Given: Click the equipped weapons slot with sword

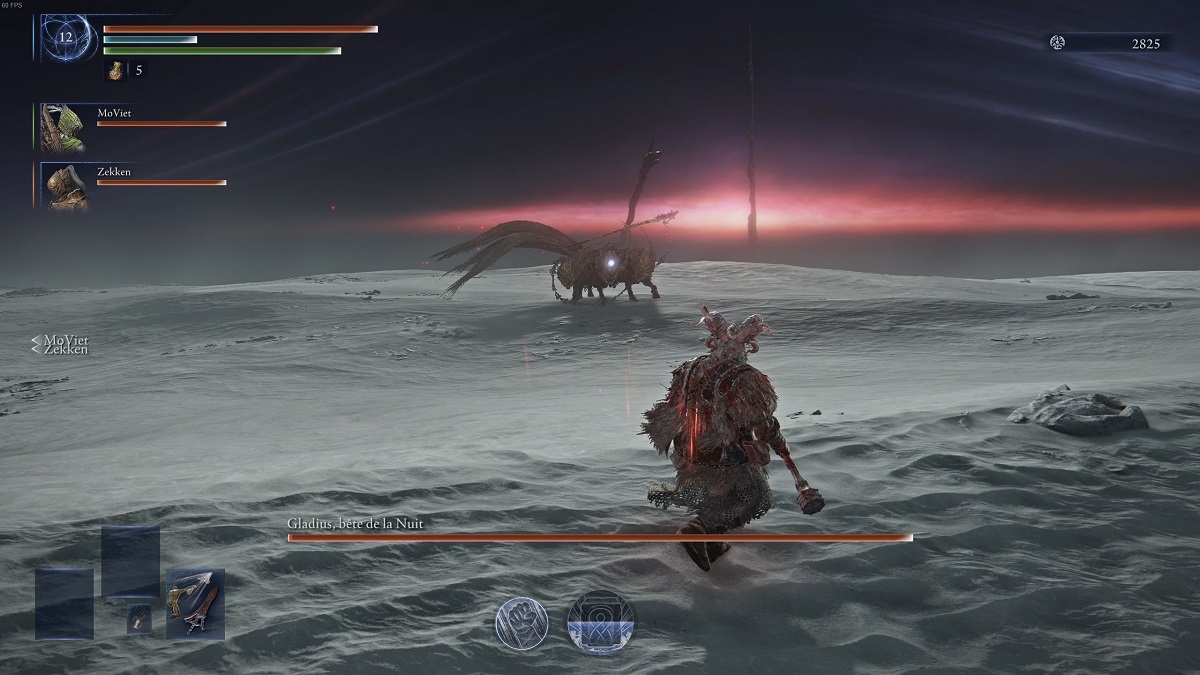Looking at the screenshot, I should (x=195, y=604).
